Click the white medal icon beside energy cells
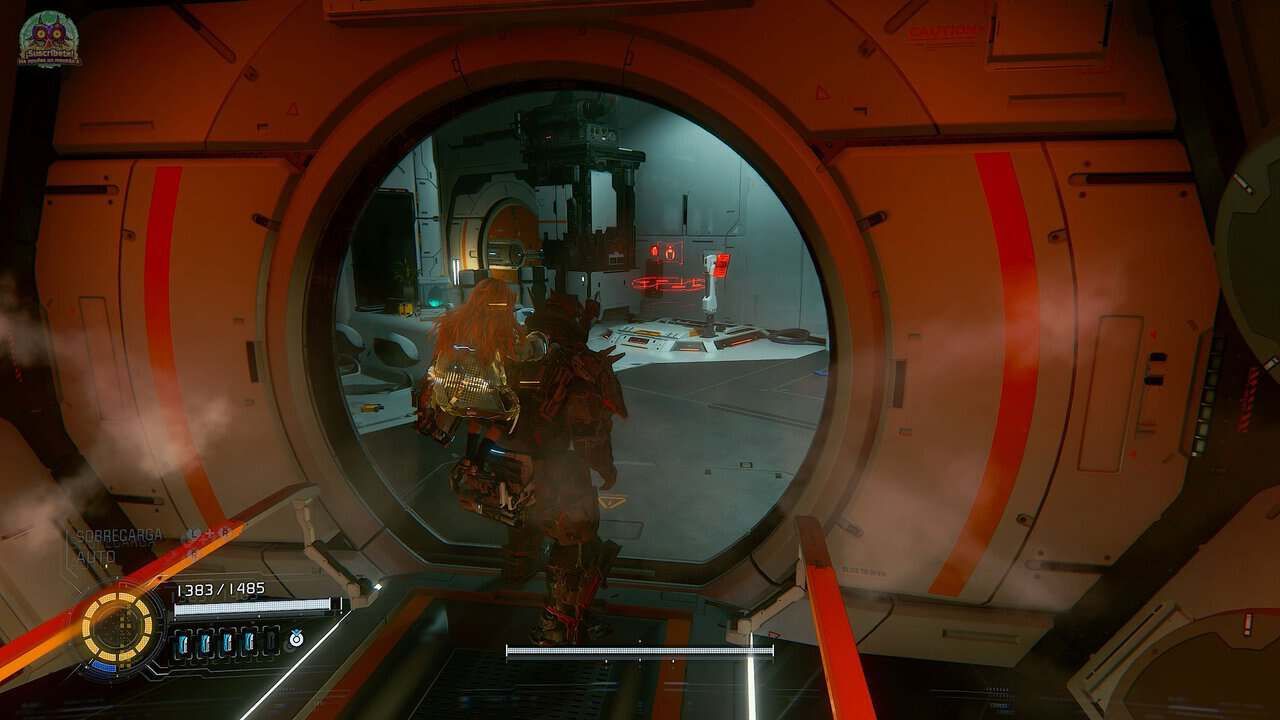This screenshot has height=720, width=1280. tap(296, 637)
